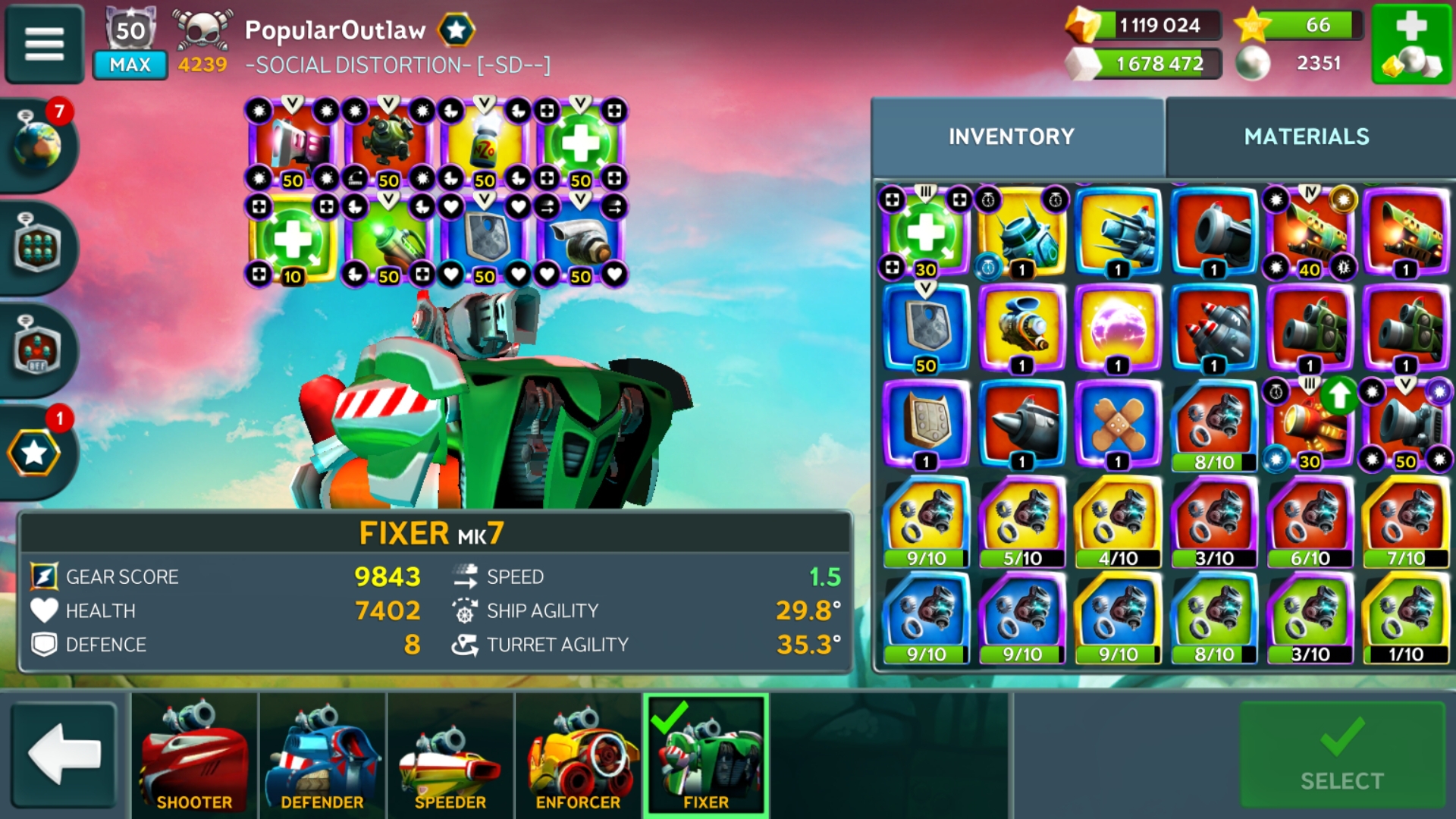
Task: Pick the Speeder ship
Action: click(450, 755)
